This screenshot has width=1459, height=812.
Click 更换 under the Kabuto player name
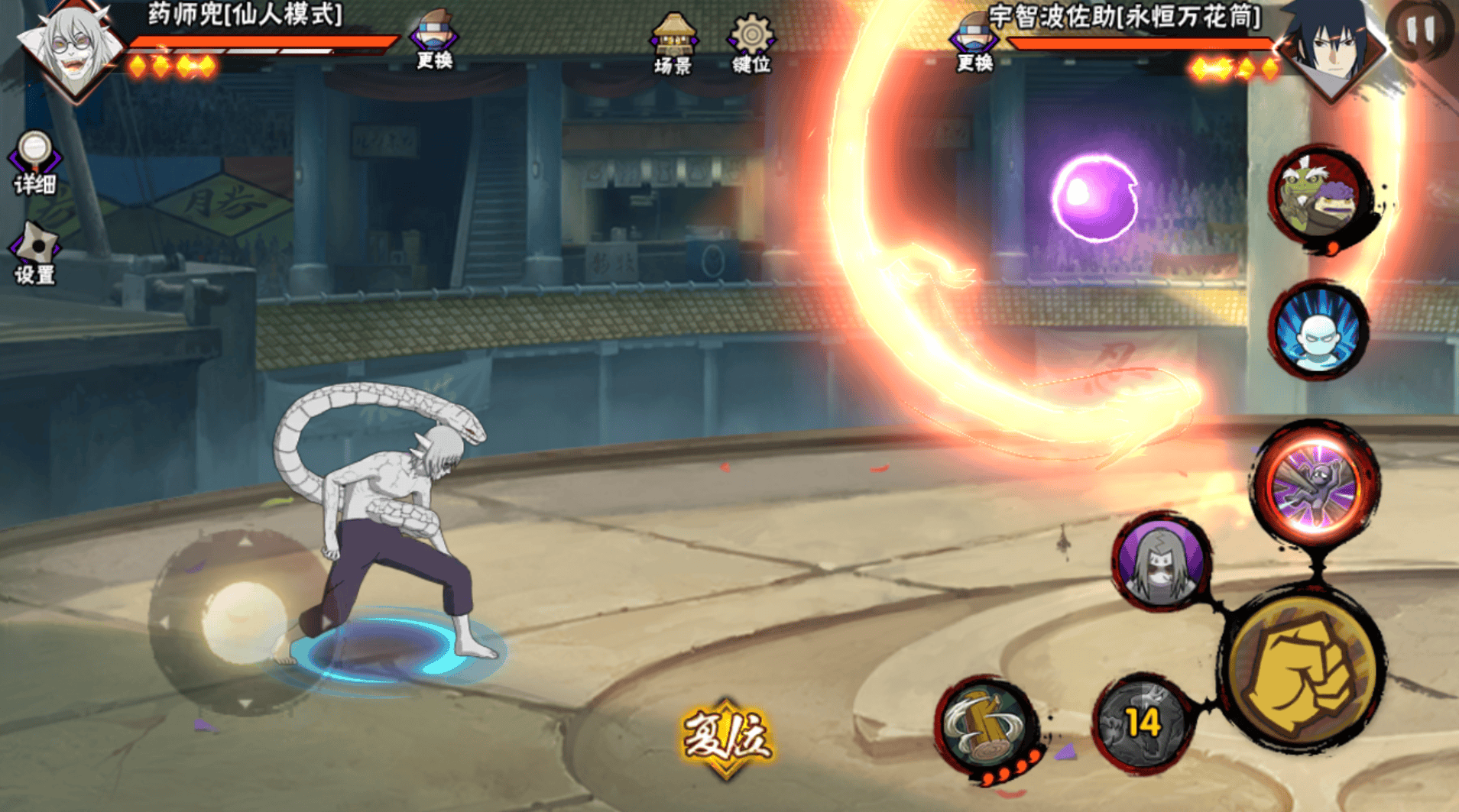(434, 42)
